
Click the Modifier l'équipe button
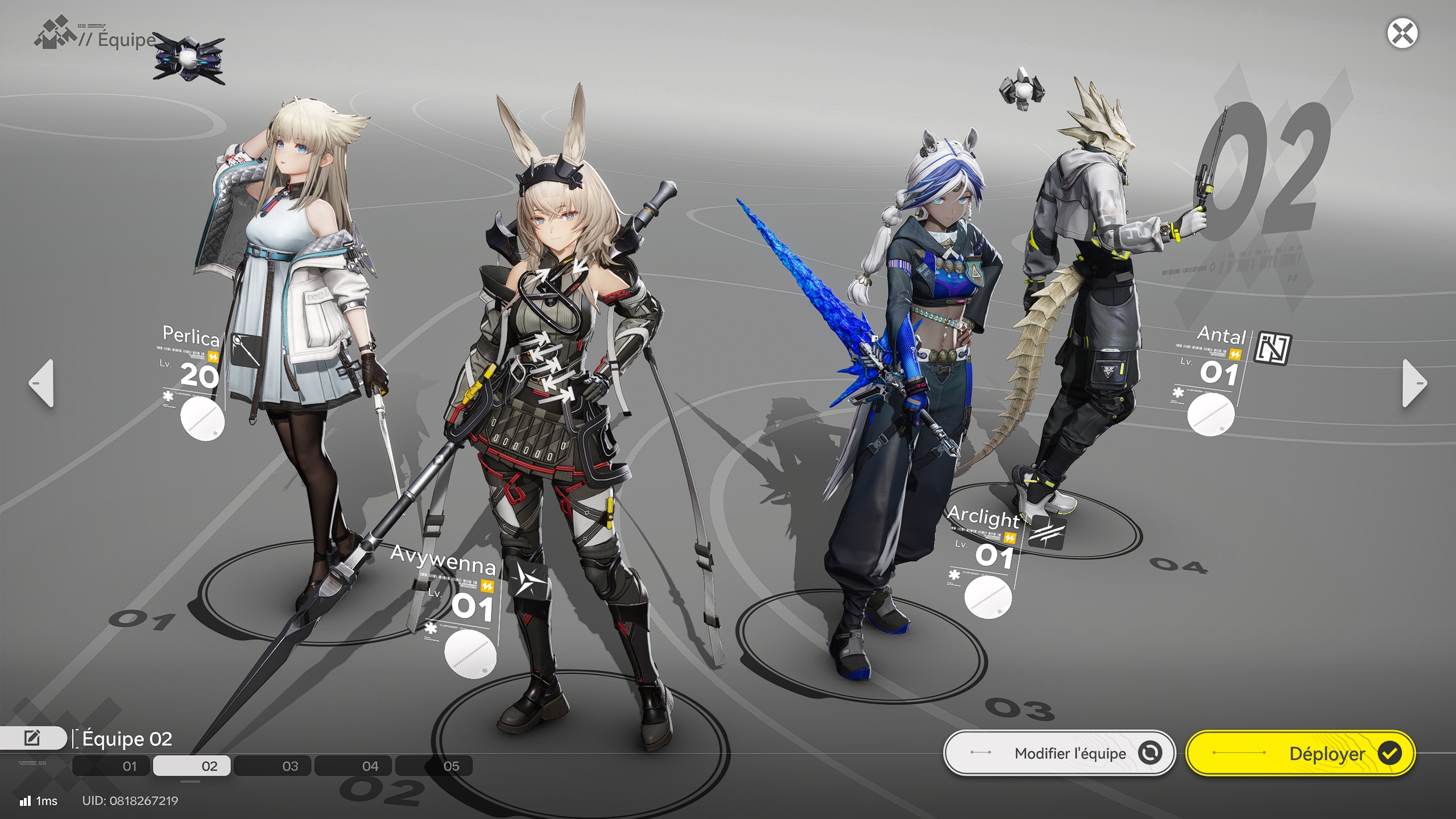point(1069,752)
